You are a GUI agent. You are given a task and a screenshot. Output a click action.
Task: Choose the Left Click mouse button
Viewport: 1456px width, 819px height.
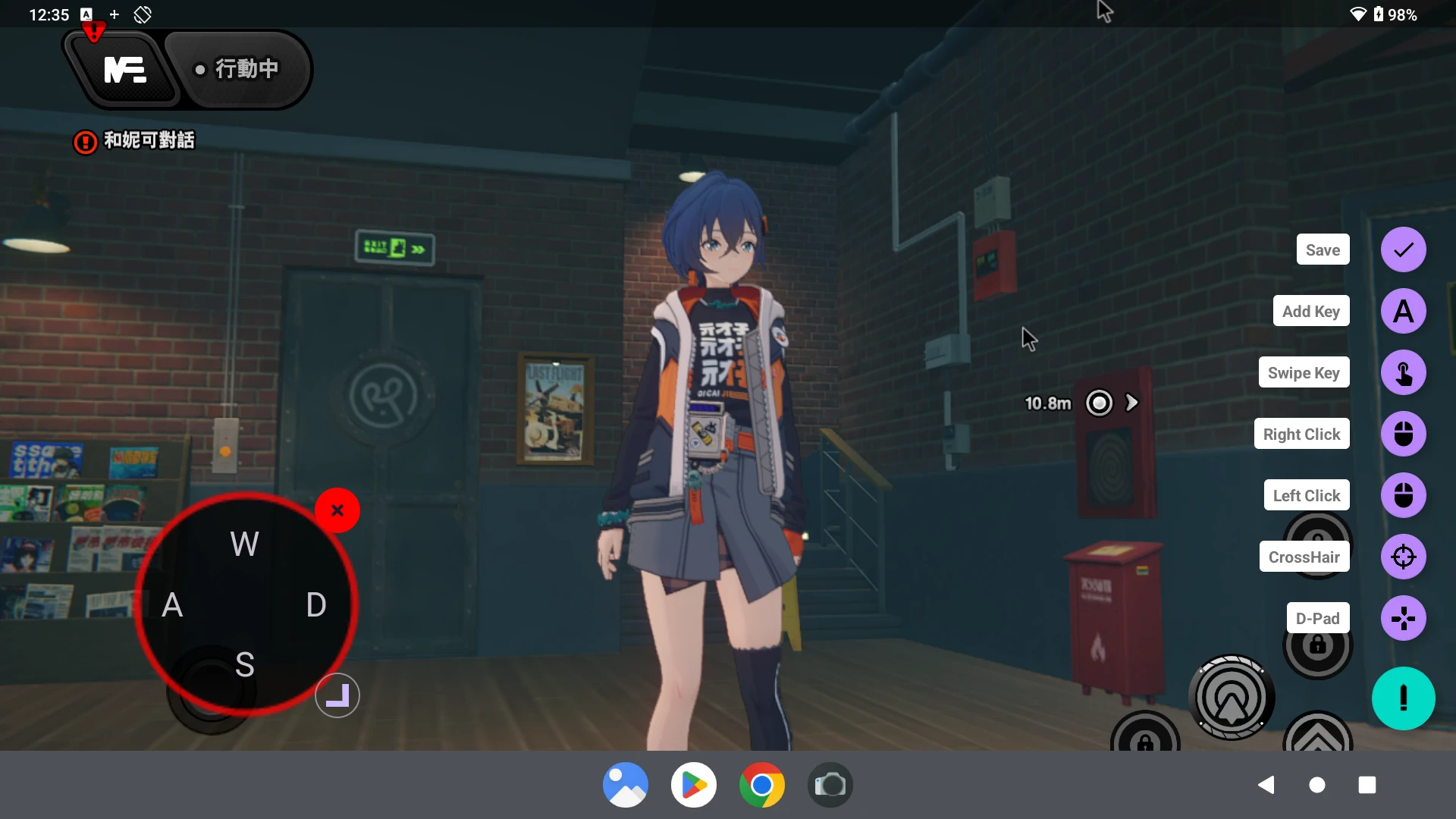pos(1403,495)
